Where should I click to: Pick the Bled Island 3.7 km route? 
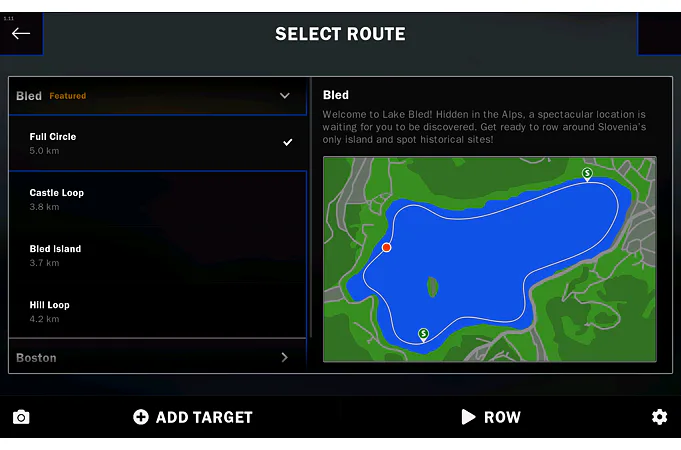pyautogui.click(x=157, y=255)
